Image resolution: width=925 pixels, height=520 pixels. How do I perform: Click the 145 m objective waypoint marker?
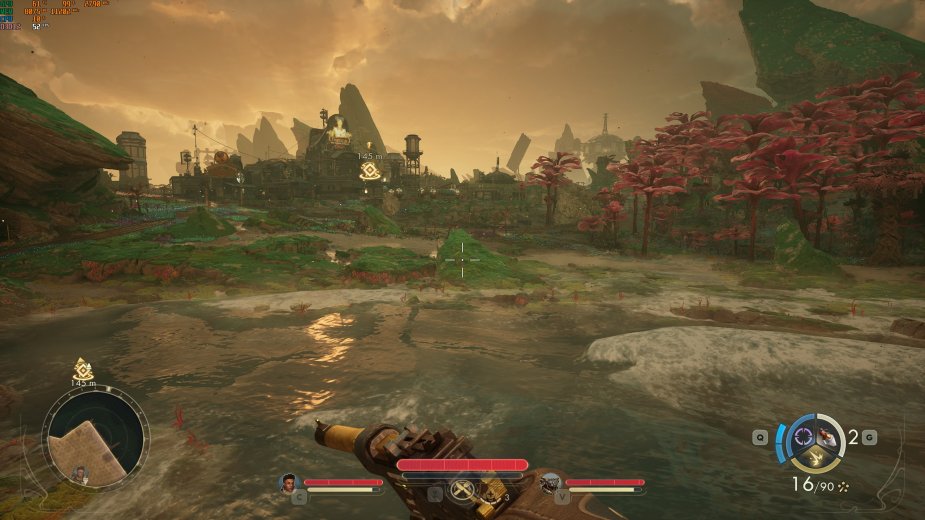(x=369, y=171)
